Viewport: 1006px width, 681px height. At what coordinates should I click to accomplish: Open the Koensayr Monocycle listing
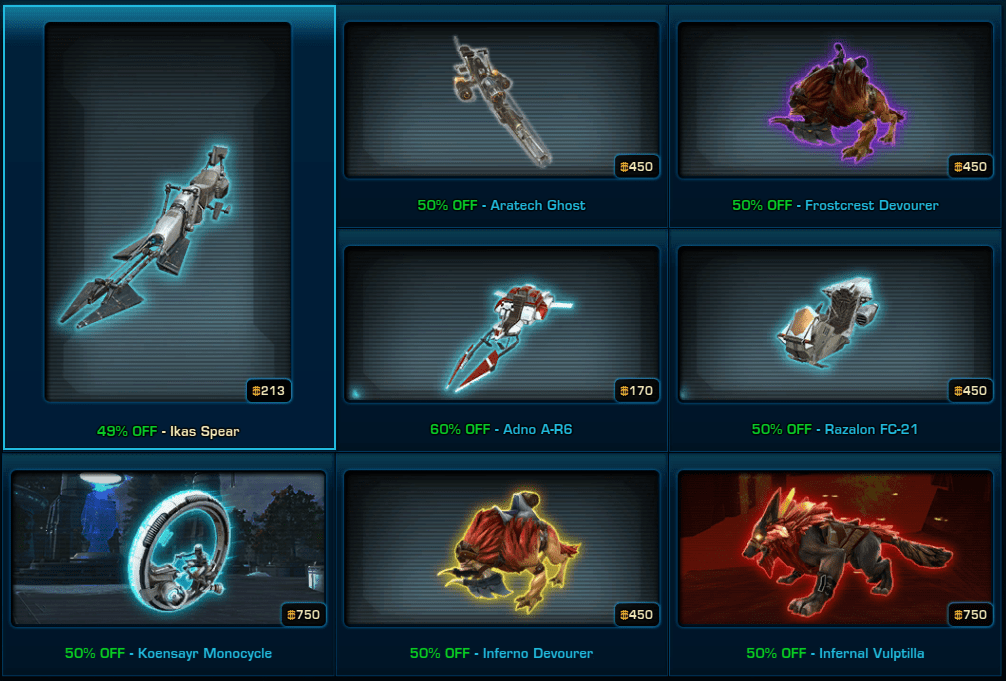[168, 548]
